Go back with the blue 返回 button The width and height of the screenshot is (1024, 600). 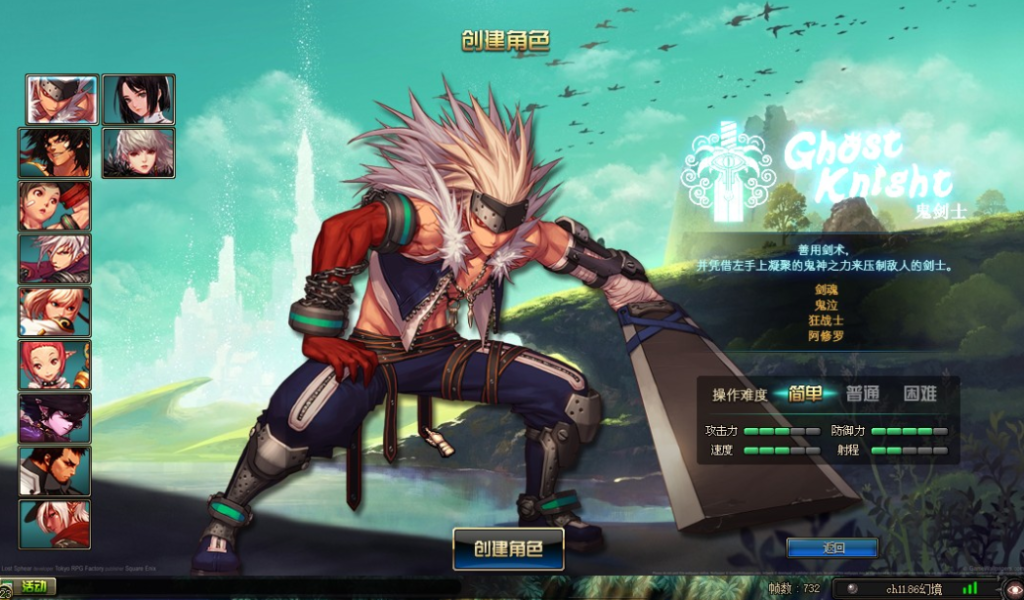tap(831, 548)
